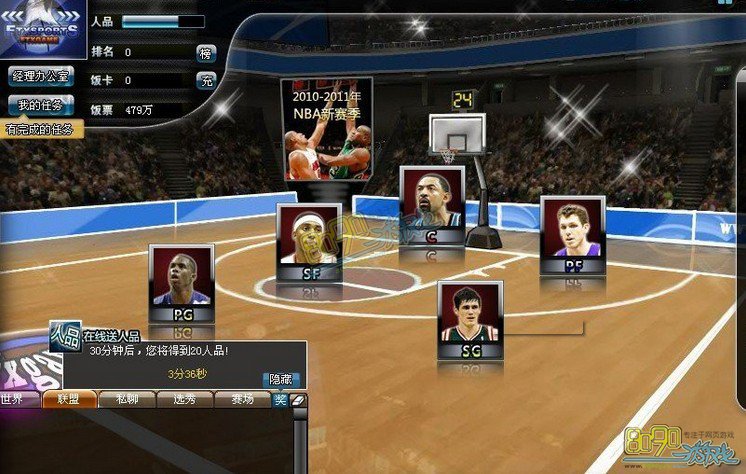Select the PF player card
746x474 pixels.
pyautogui.click(x=573, y=236)
